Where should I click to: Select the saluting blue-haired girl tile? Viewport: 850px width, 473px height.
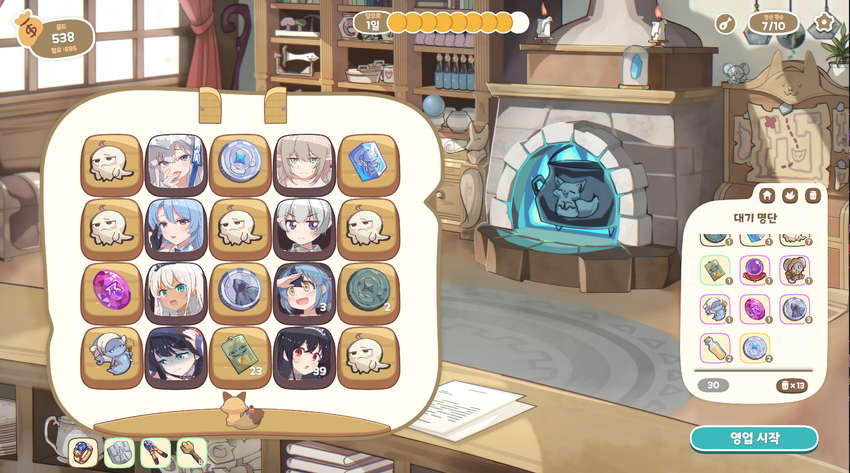coord(304,294)
